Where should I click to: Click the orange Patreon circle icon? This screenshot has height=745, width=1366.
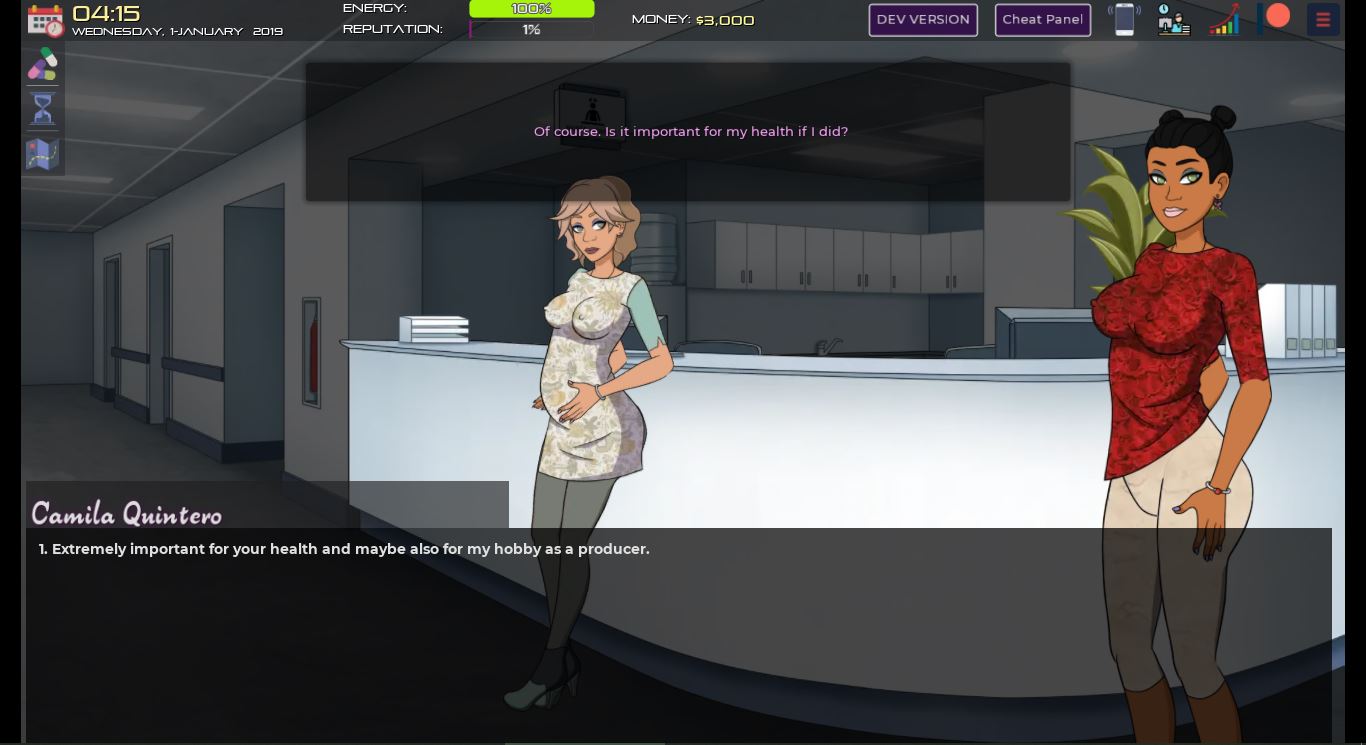click(x=1277, y=16)
